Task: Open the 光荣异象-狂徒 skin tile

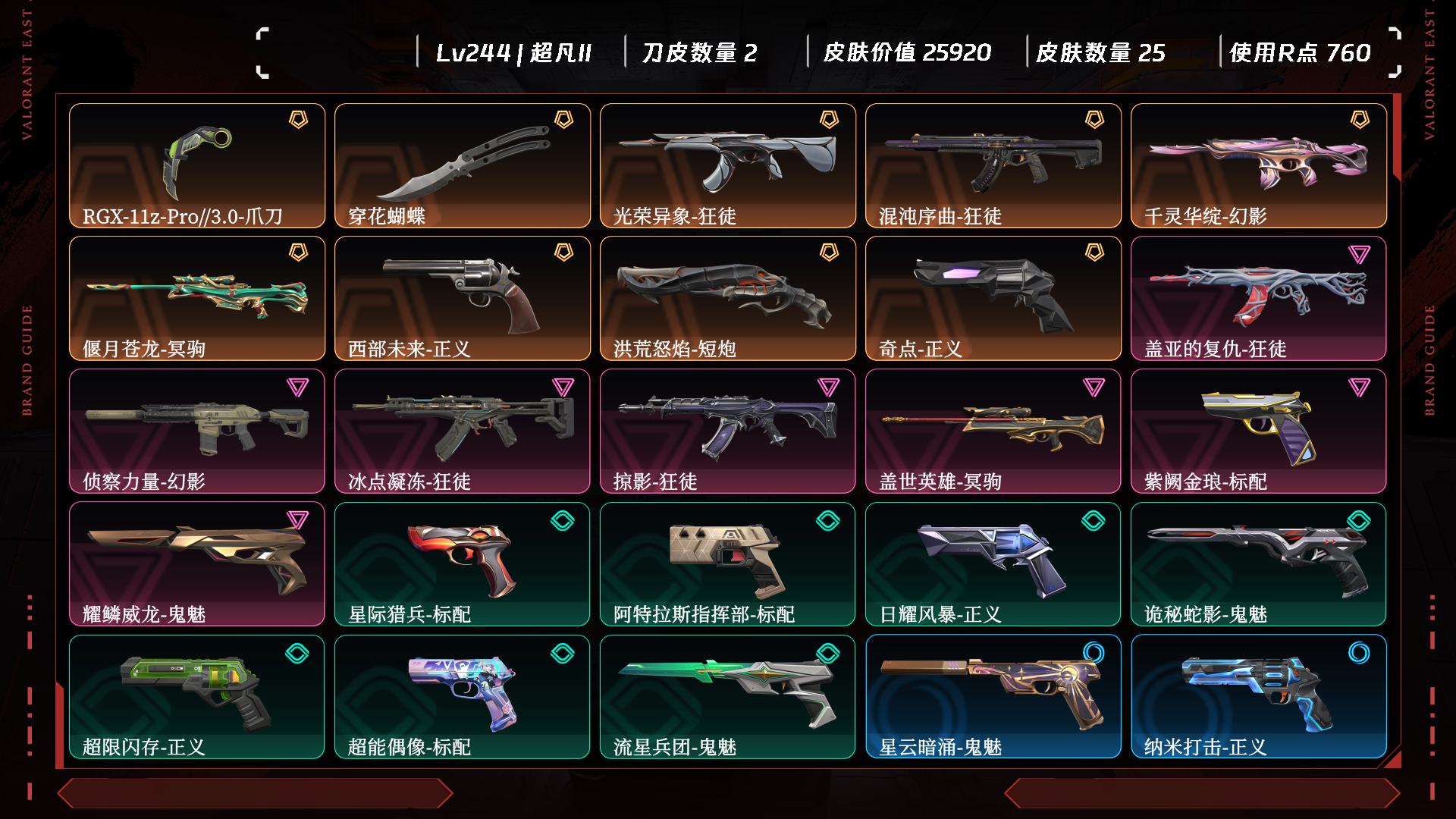Action: [x=728, y=165]
